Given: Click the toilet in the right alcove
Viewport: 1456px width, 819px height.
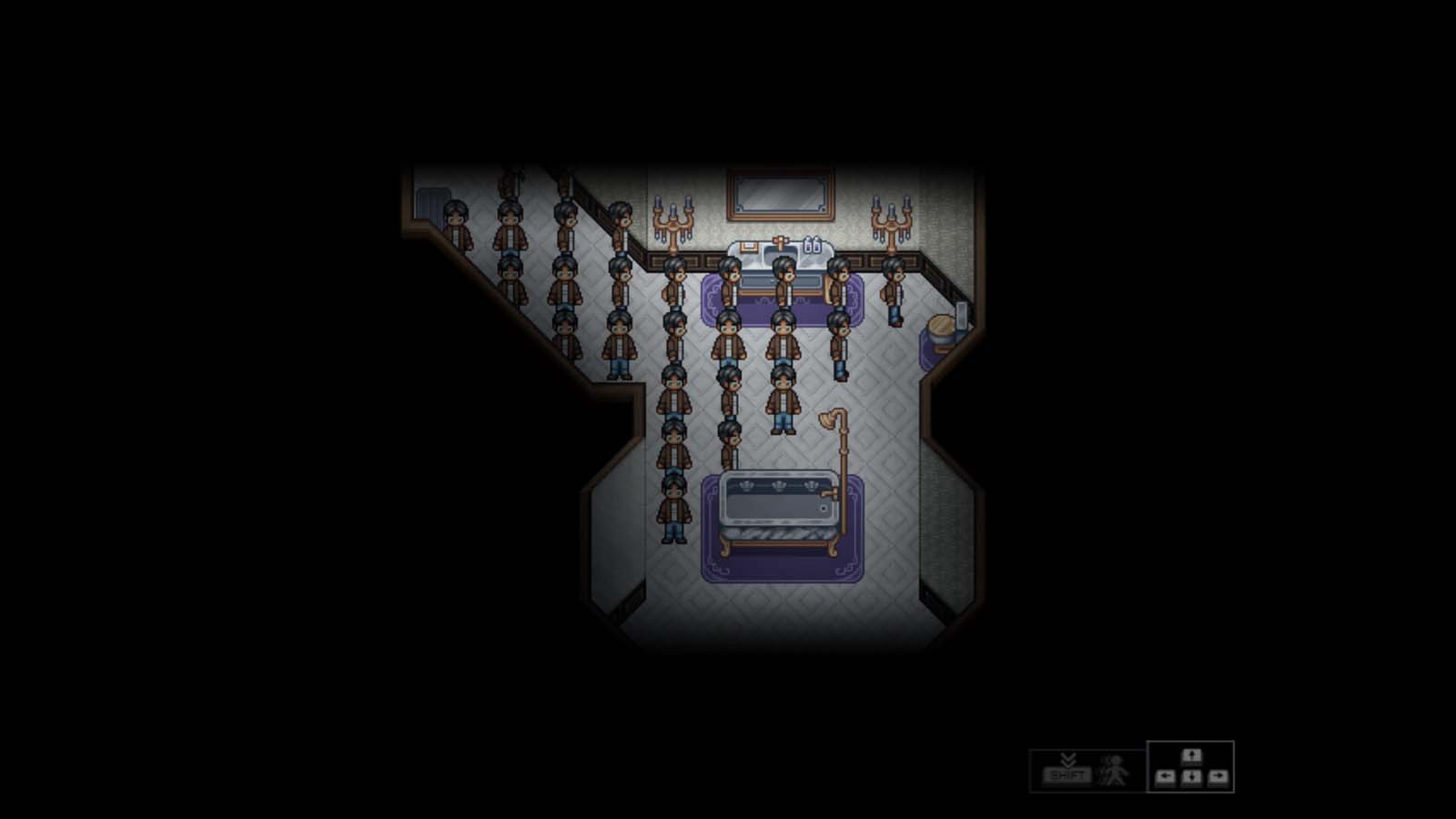Looking at the screenshot, I should 942,329.
